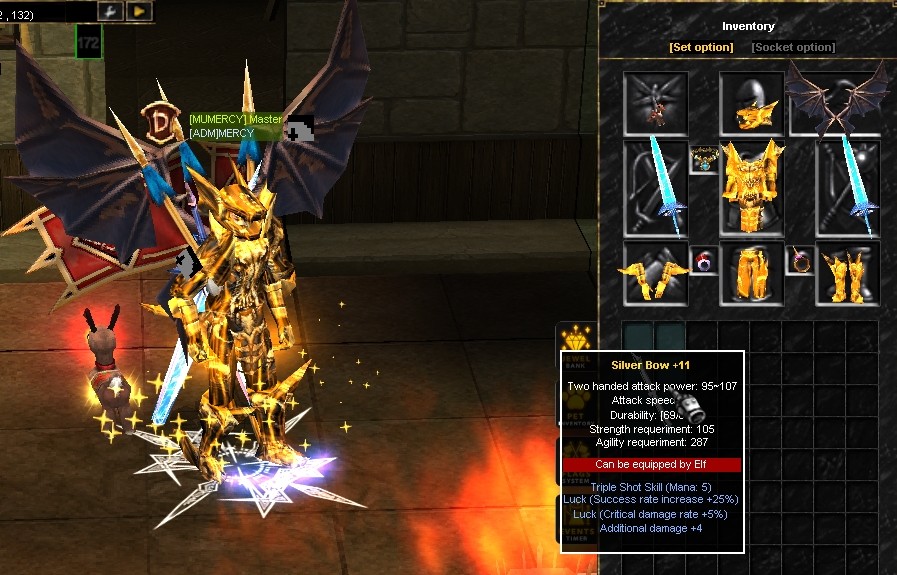The width and height of the screenshot is (897, 575).
Task: Select the pet slot with small creature
Action: [655, 103]
